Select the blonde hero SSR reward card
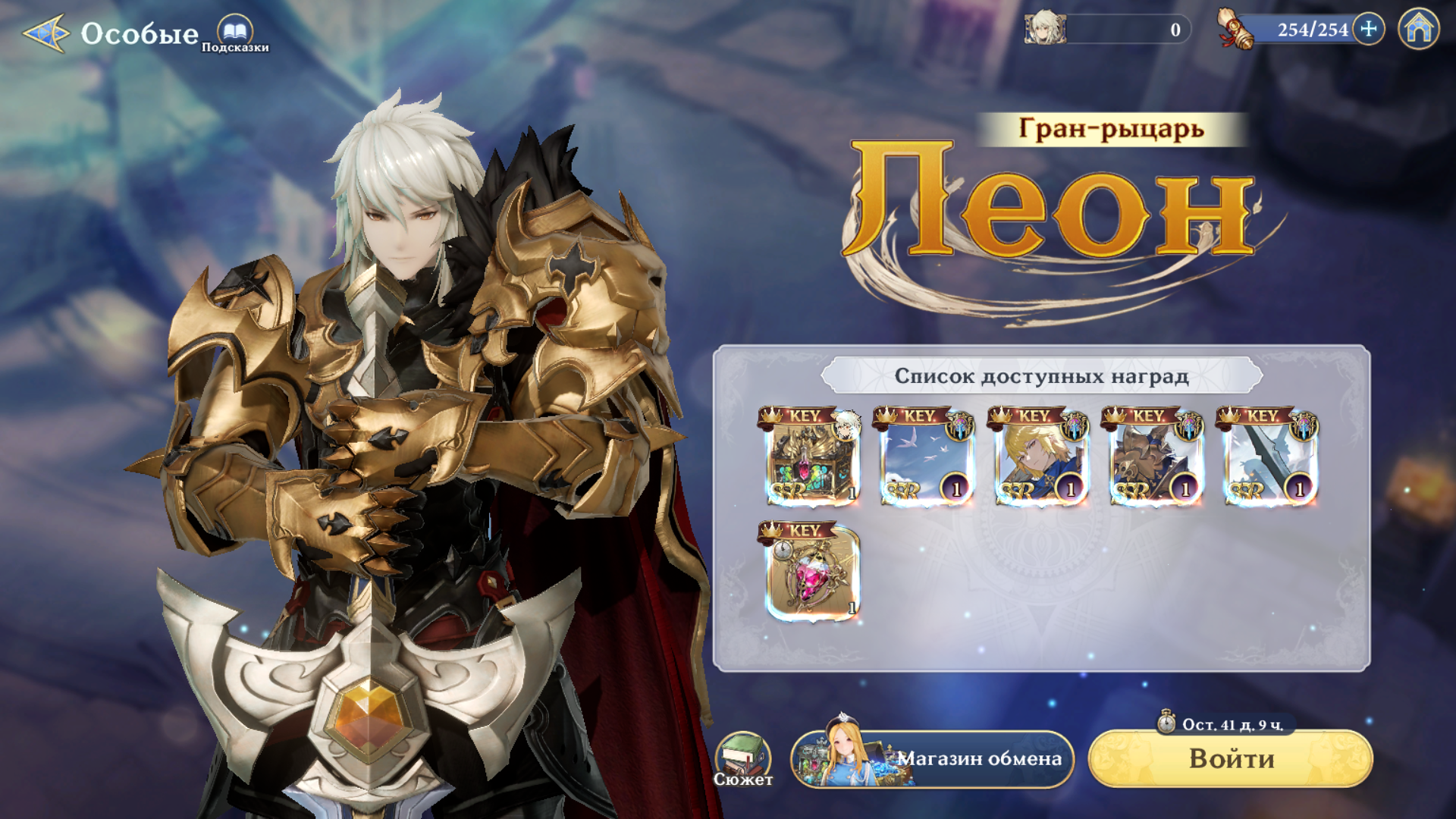 point(1040,457)
